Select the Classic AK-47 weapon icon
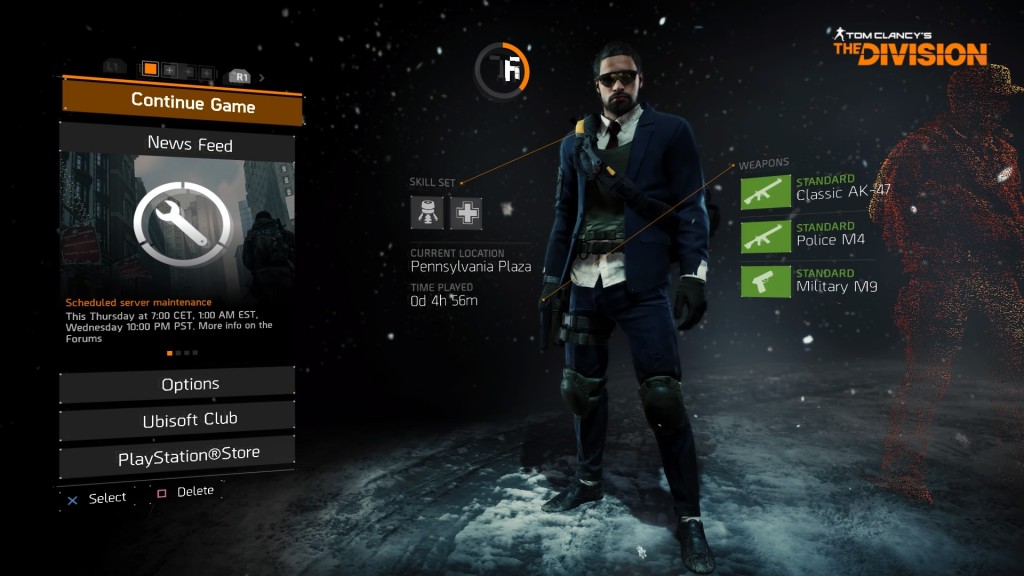The width and height of the screenshot is (1024, 576). [x=765, y=191]
